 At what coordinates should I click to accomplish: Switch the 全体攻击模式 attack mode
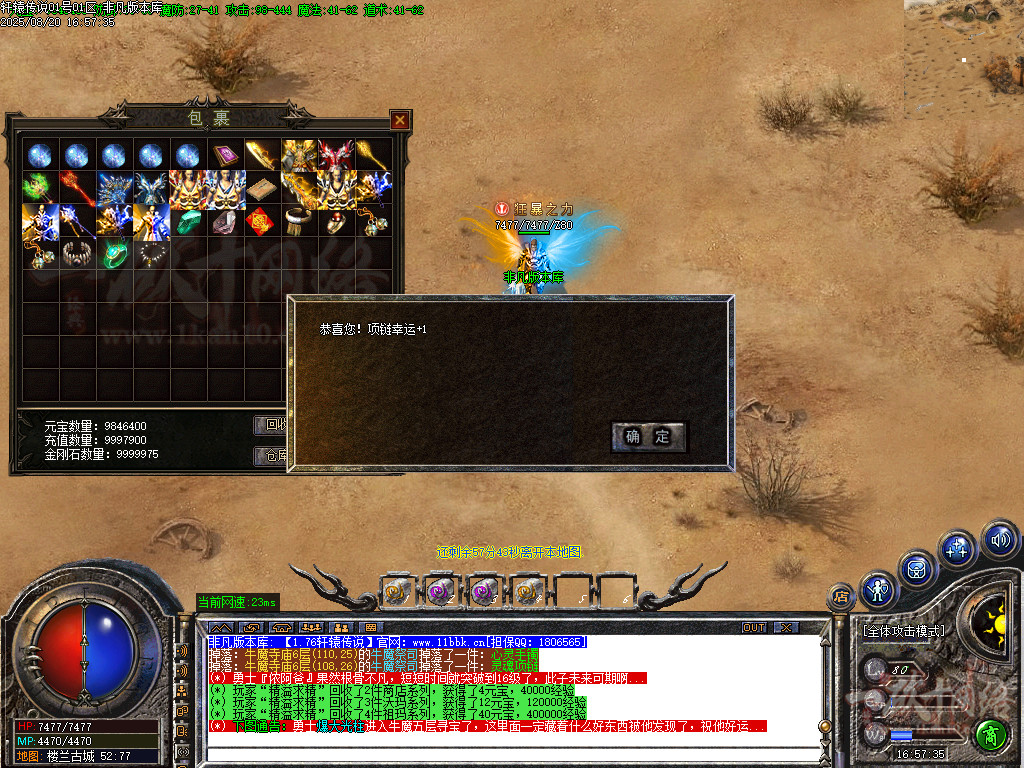click(x=902, y=632)
